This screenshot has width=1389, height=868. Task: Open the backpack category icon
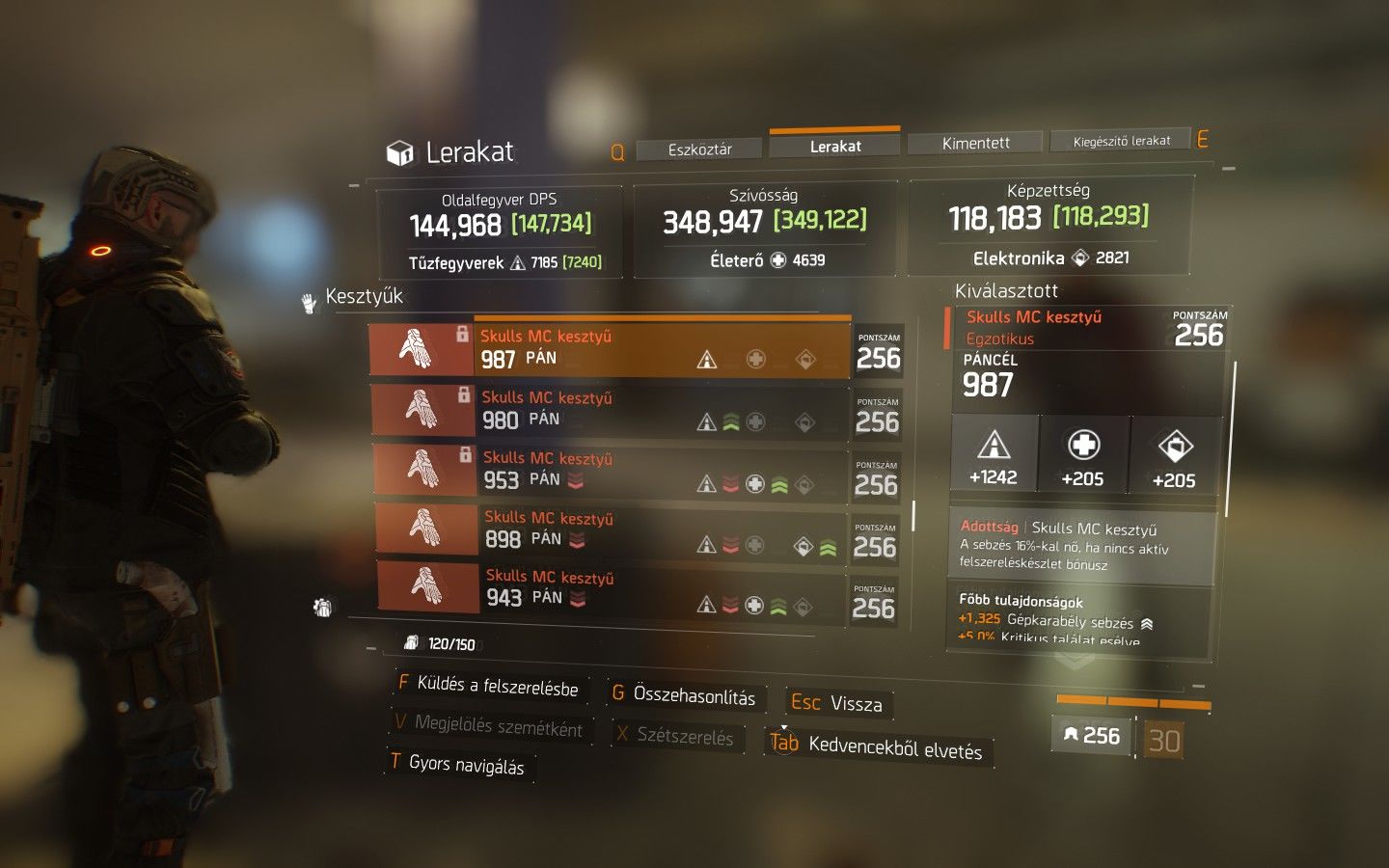(323, 607)
